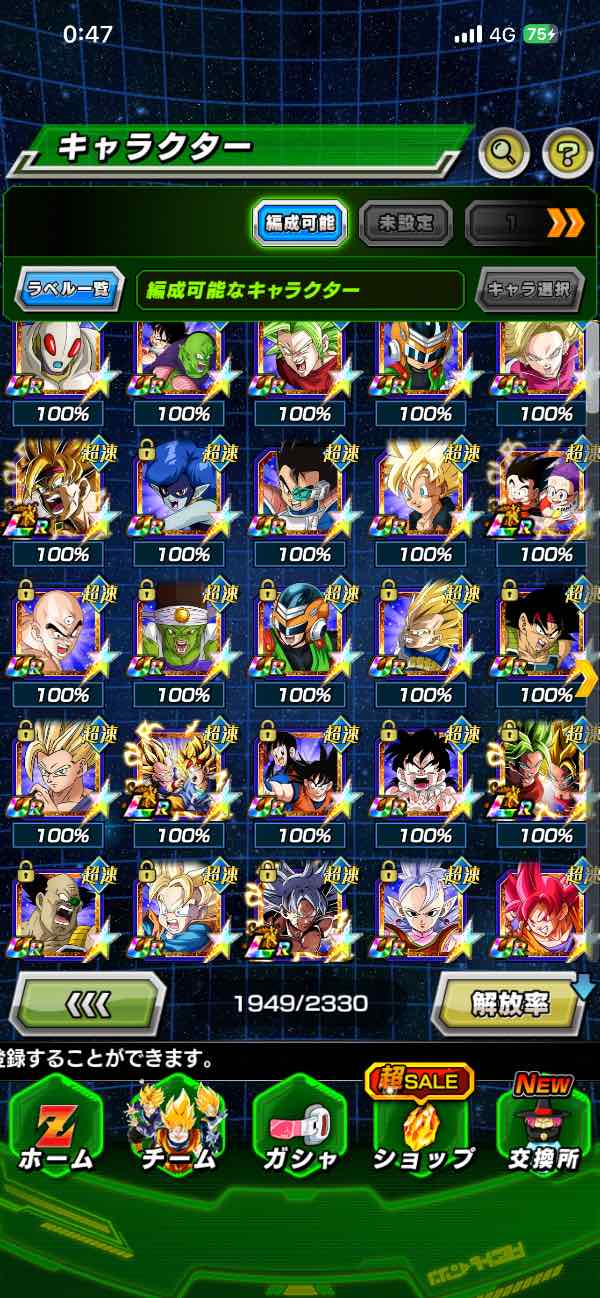
Task: Open the ラベル一覧 label list
Action: tap(69, 290)
